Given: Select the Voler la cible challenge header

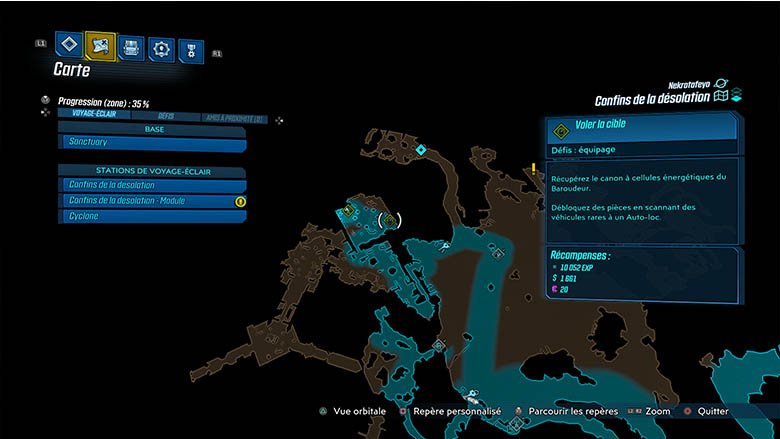Looking at the screenshot, I should click(642, 128).
